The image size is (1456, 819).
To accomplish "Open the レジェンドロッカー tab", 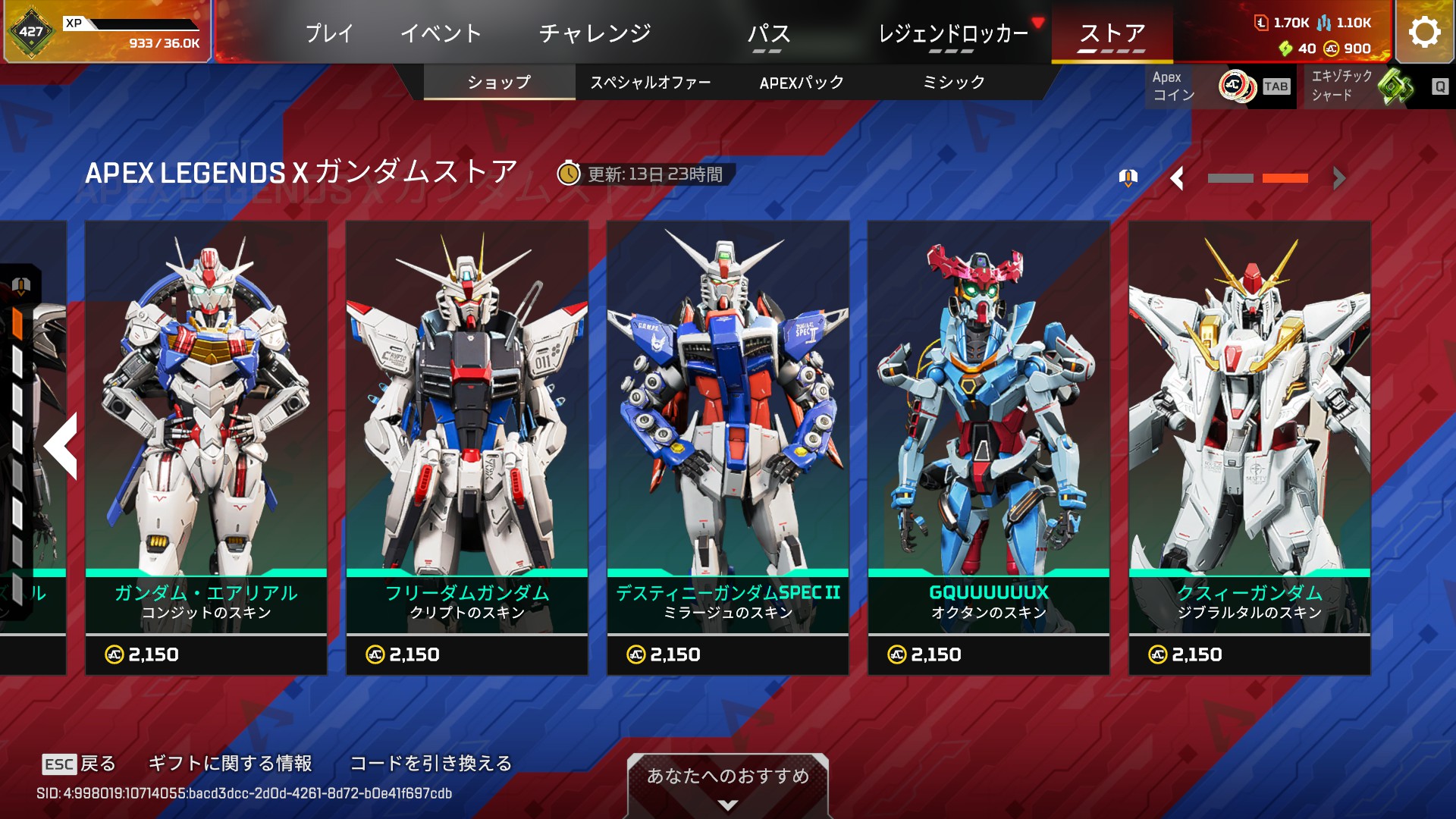I will tap(952, 33).
